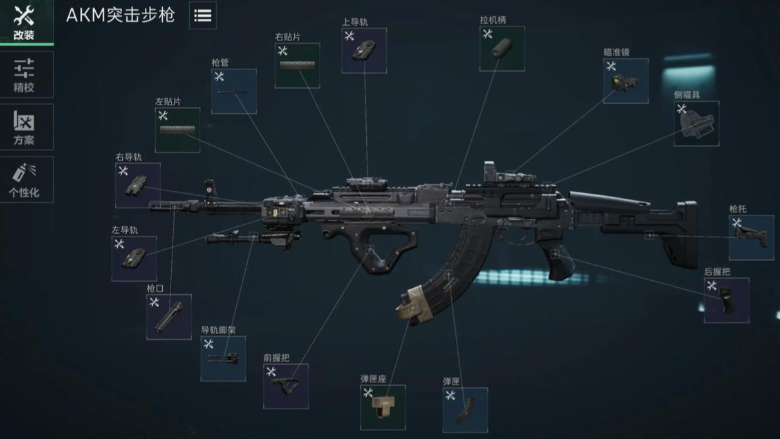
Task: Open the 前握把 foregrip slot
Action: pyautogui.click(x=285, y=386)
